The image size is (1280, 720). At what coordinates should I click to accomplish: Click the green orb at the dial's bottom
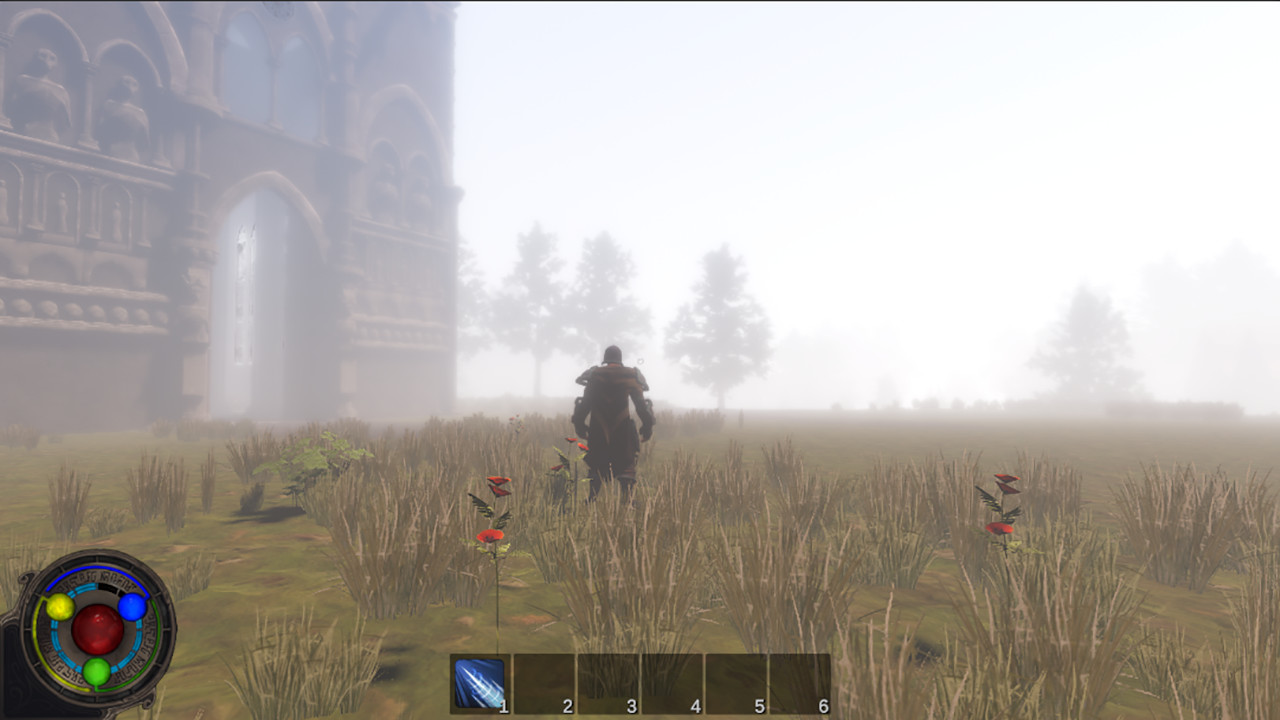(x=96, y=673)
